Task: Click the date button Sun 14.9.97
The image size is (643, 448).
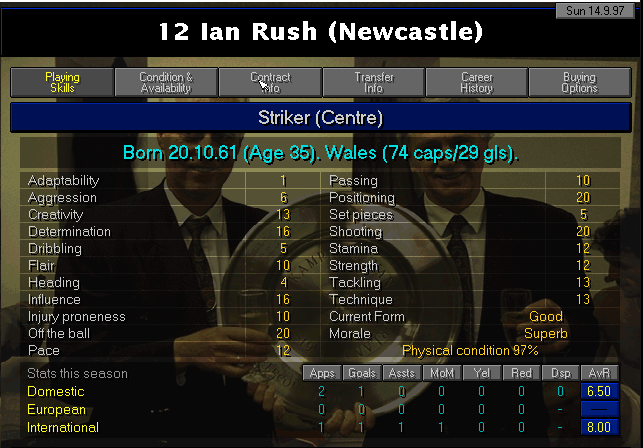Action: [x=598, y=9]
